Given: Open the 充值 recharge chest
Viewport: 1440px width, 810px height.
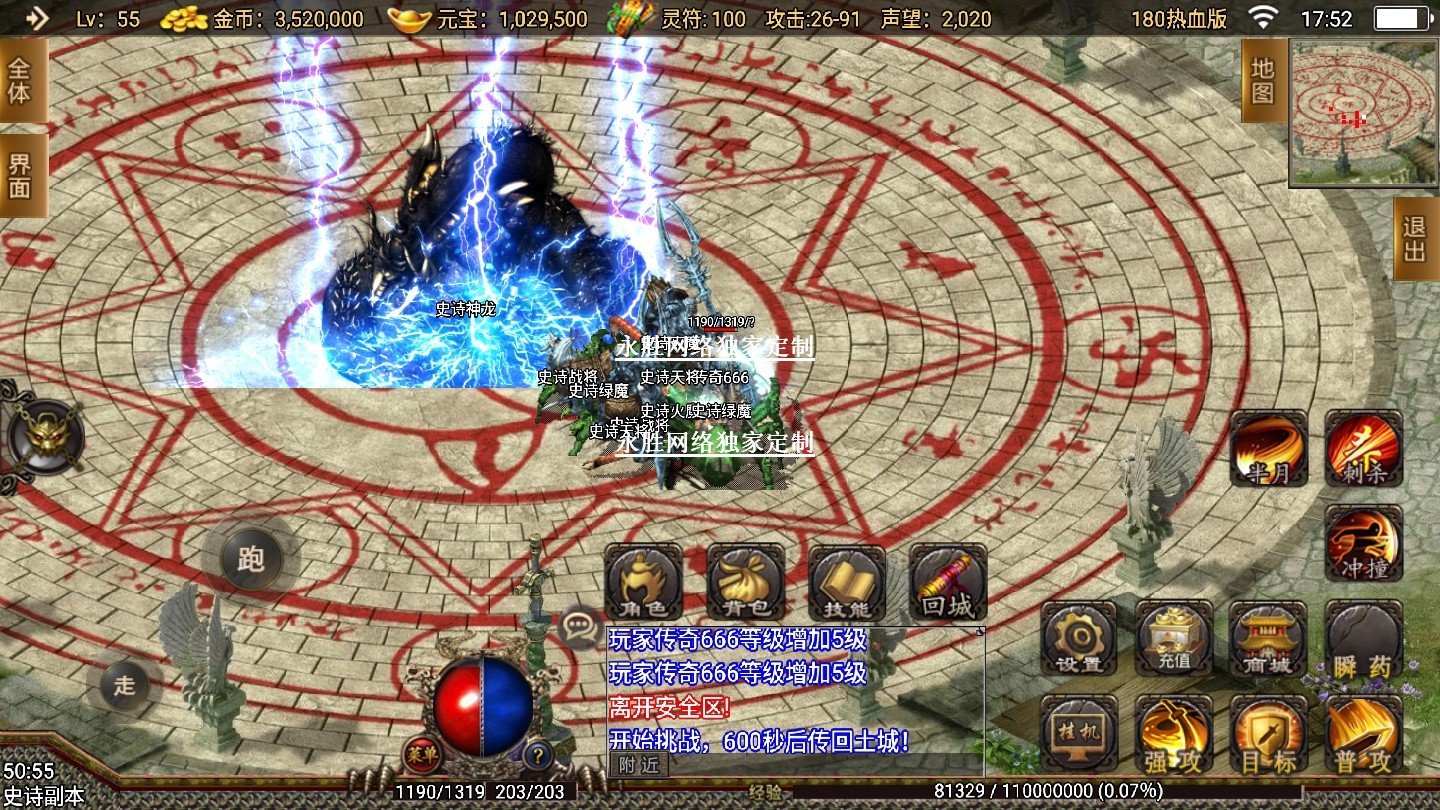Looking at the screenshot, I should pyautogui.click(x=1174, y=639).
